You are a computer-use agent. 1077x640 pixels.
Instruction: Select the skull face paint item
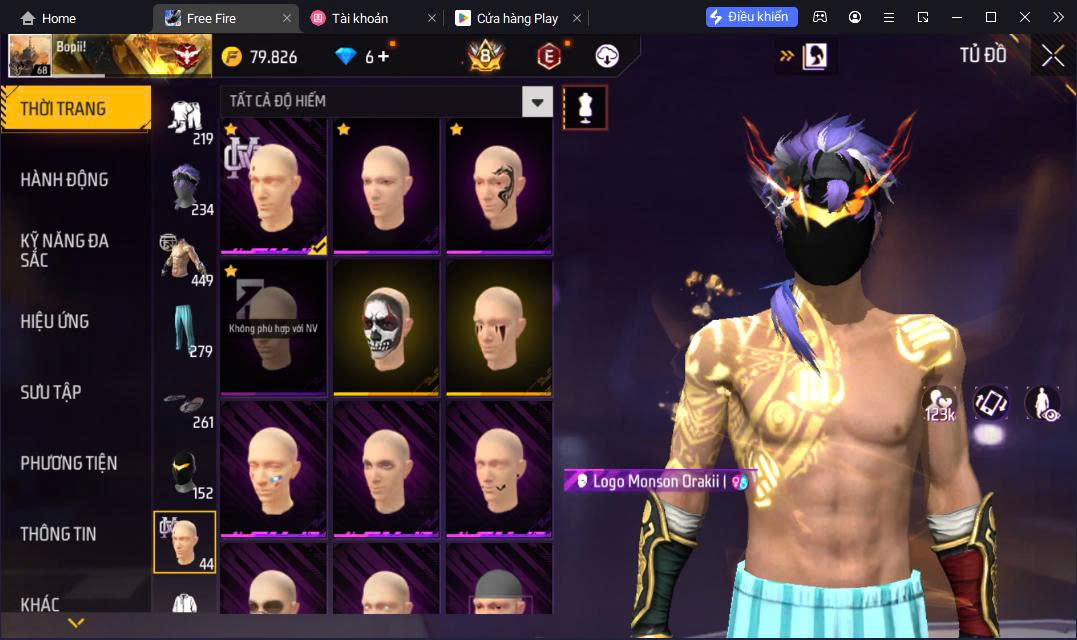pos(386,326)
